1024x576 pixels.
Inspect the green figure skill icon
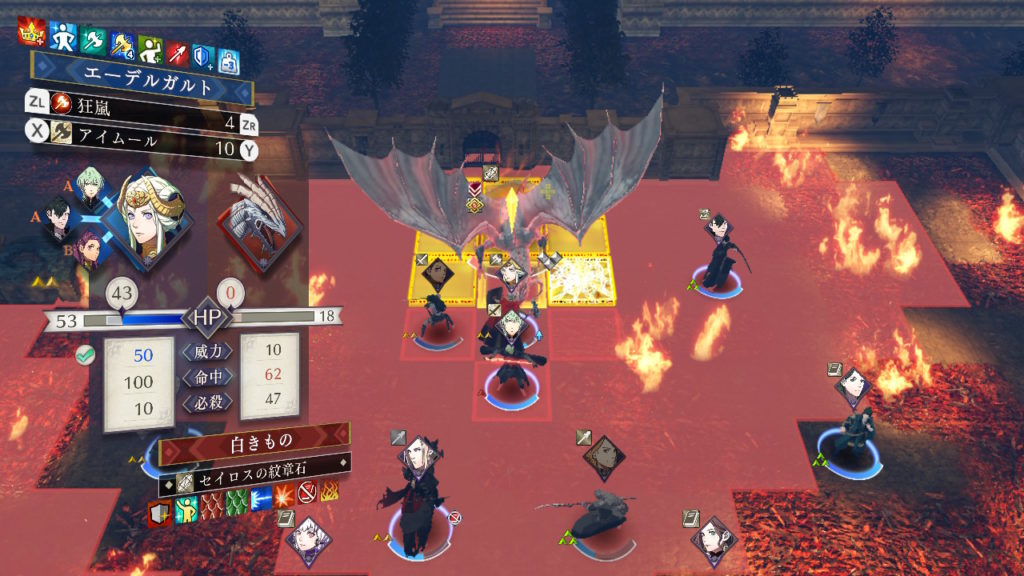tap(149, 46)
